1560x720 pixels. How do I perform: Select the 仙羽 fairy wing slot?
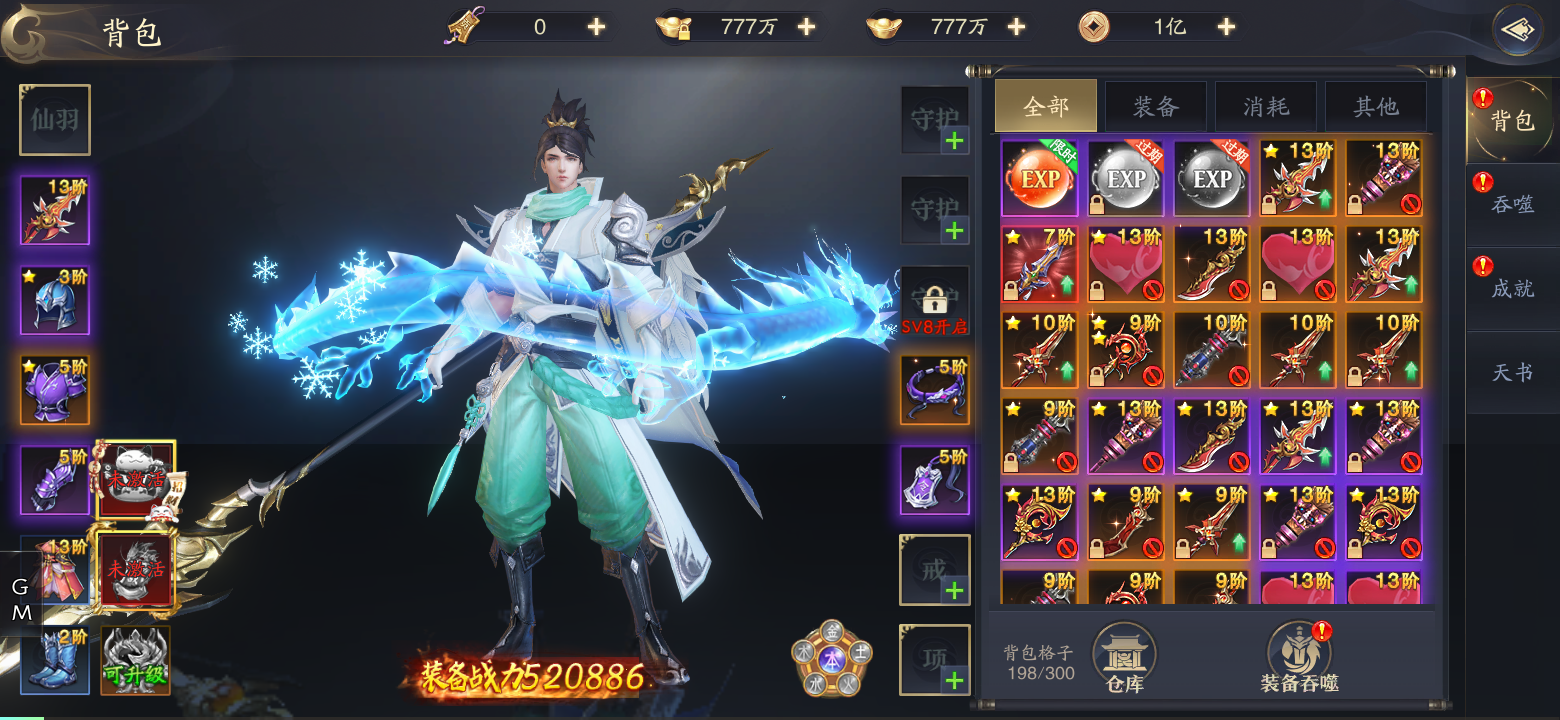coord(54,120)
